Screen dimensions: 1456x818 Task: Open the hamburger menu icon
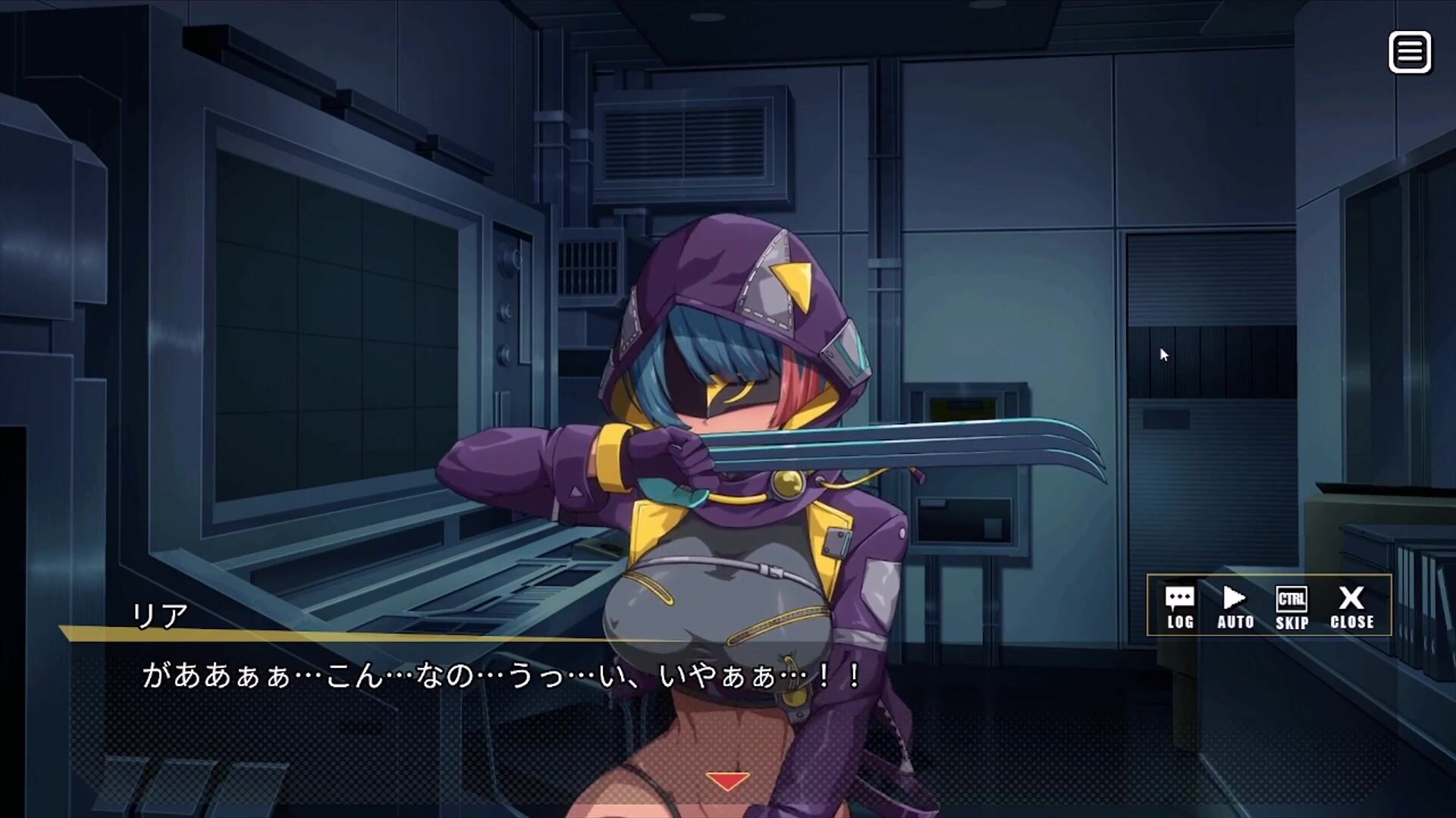click(x=1409, y=52)
